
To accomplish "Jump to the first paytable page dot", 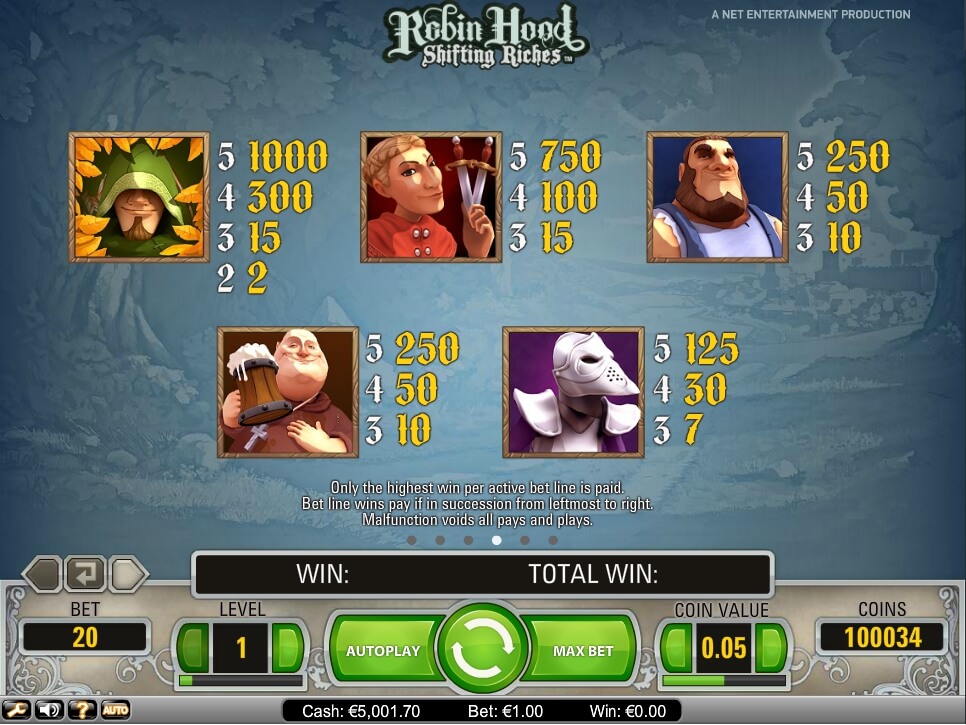I will [412, 540].
